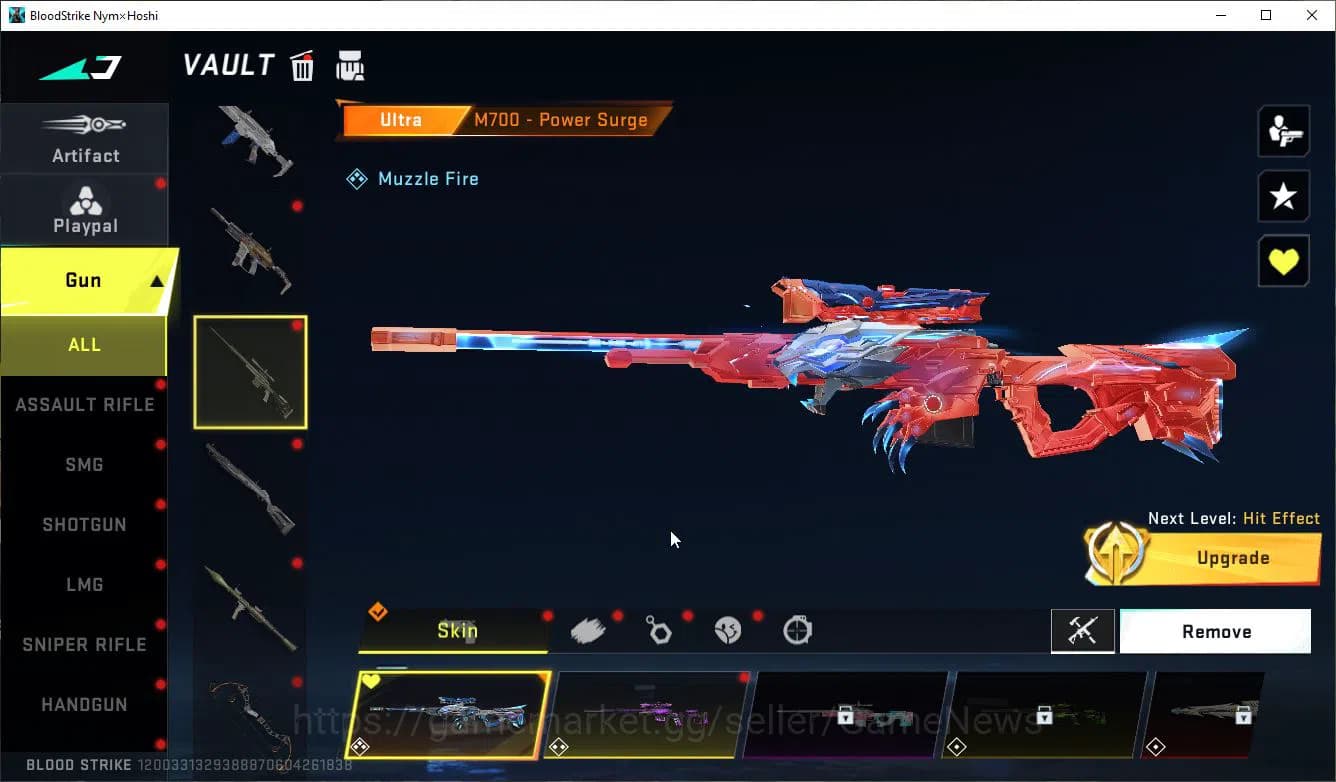Click the Remove button

click(1216, 631)
